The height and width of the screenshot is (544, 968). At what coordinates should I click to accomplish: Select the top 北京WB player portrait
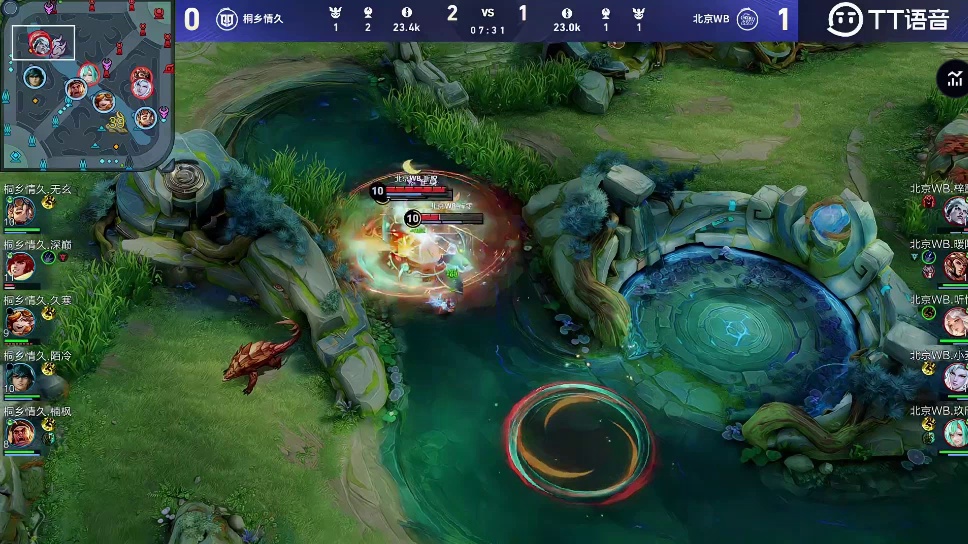(x=955, y=210)
